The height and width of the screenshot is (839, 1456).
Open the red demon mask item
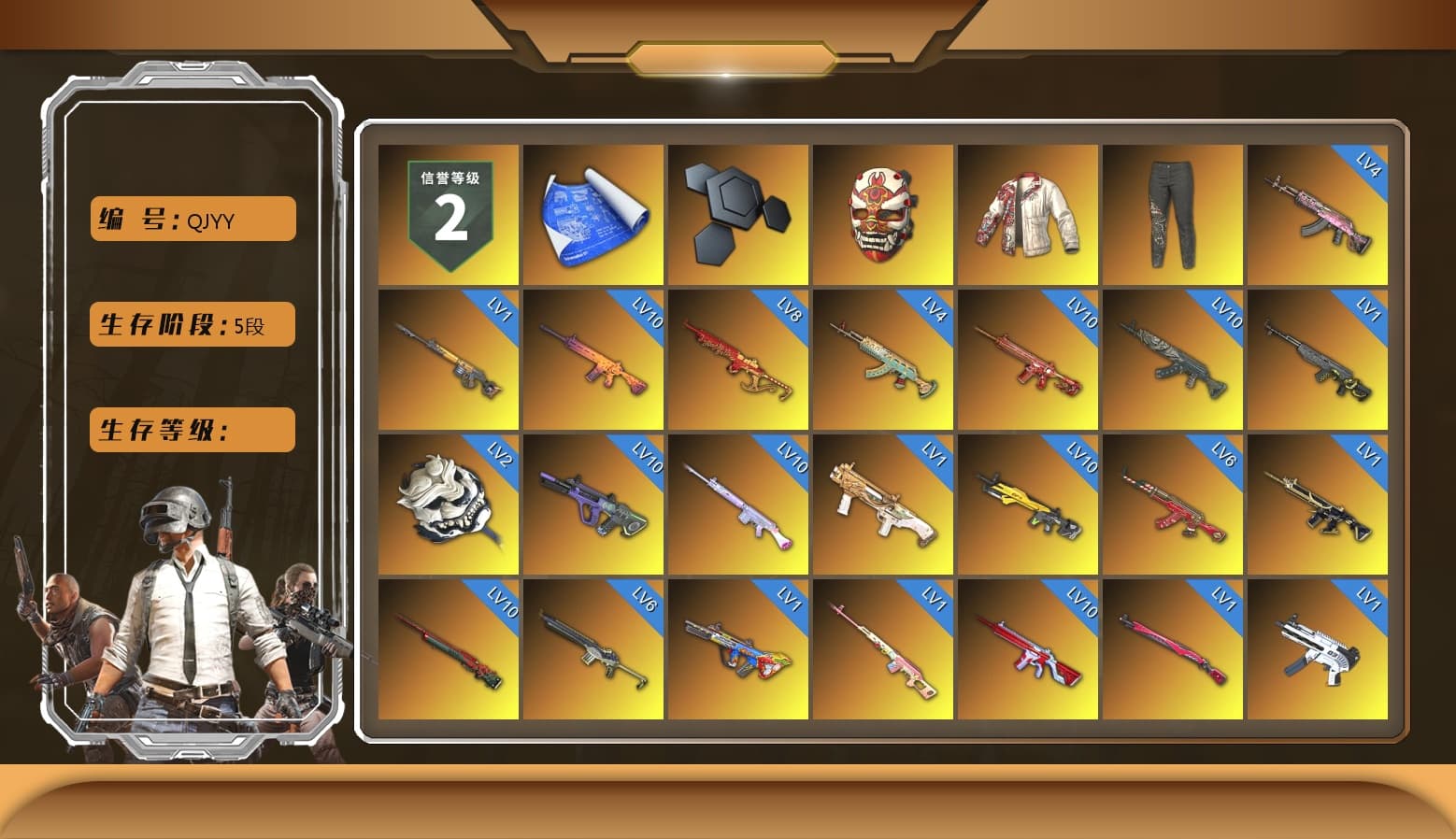tap(883, 213)
